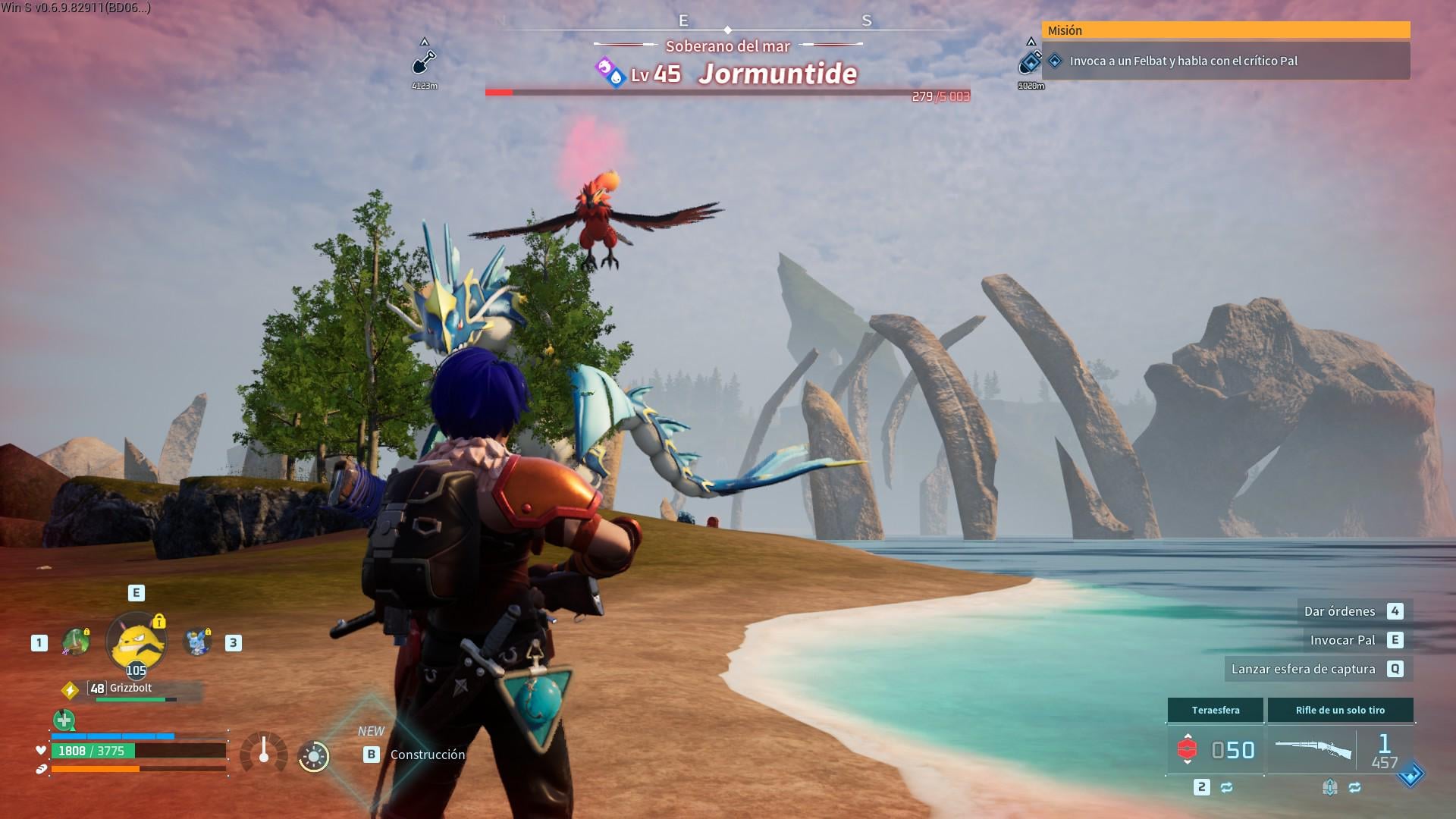The height and width of the screenshot is (819, 1456).
Task: Open the mission tracker about Felbat
Action: pos(1225,61)
